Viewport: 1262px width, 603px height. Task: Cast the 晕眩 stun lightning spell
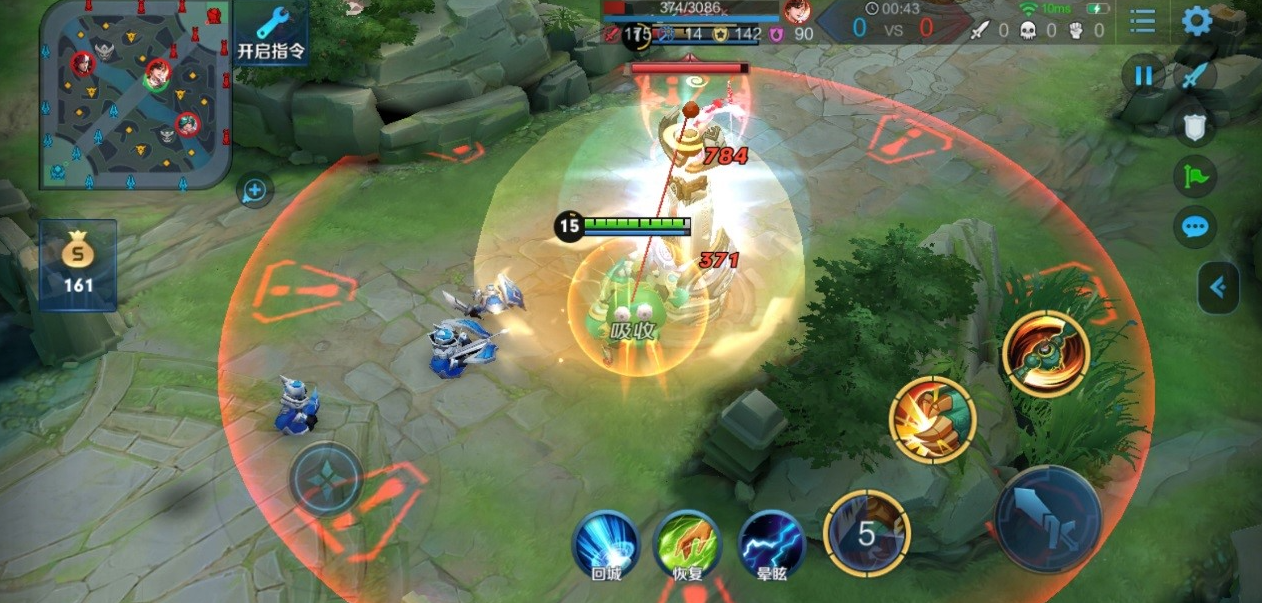pos(771,545)
